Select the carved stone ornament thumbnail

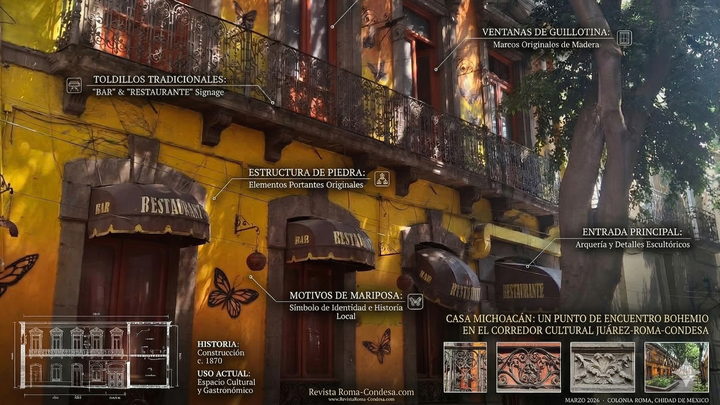(602, 367)
